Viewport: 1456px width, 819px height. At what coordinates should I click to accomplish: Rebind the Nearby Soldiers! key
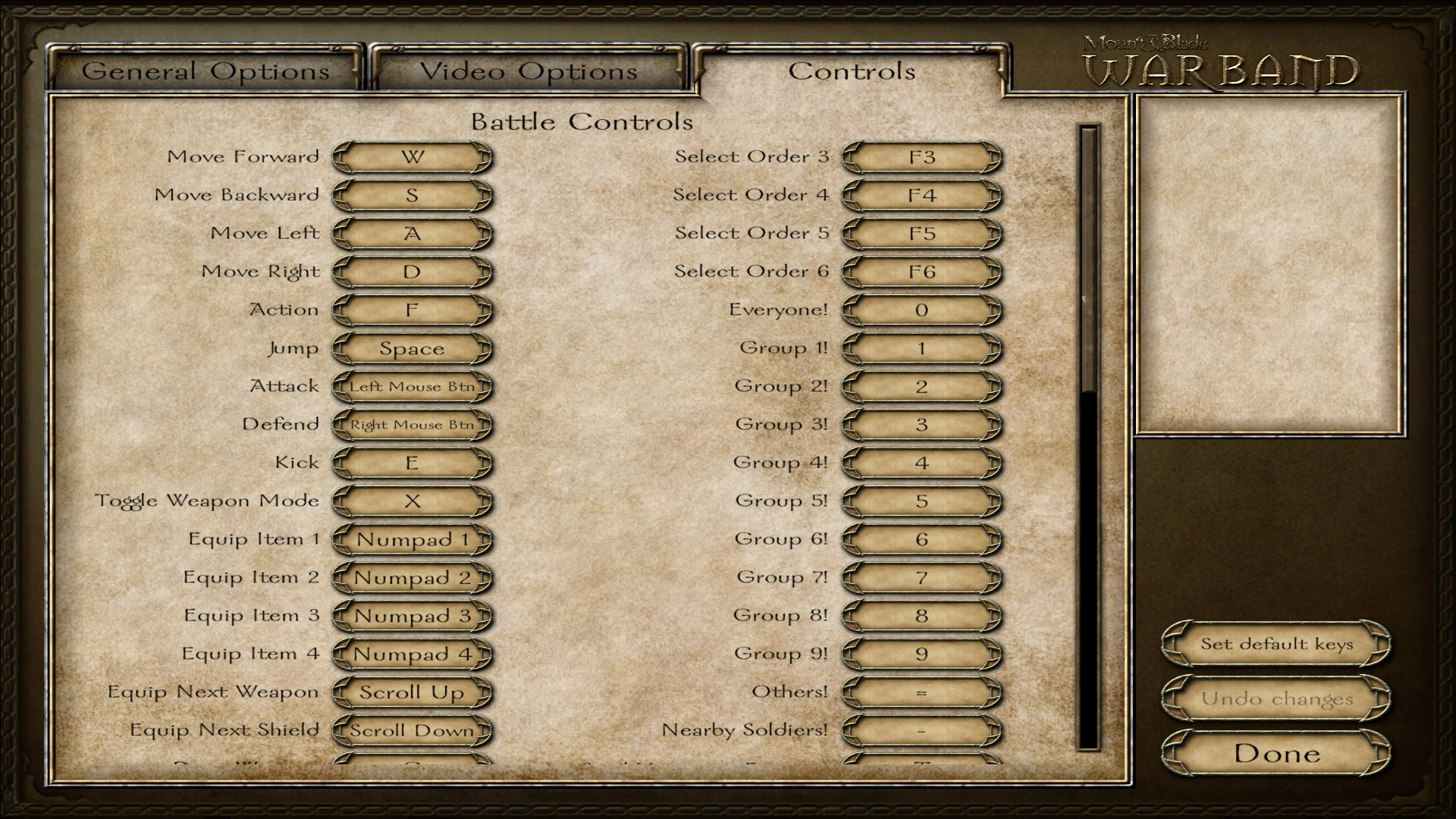tap(921, 730)
